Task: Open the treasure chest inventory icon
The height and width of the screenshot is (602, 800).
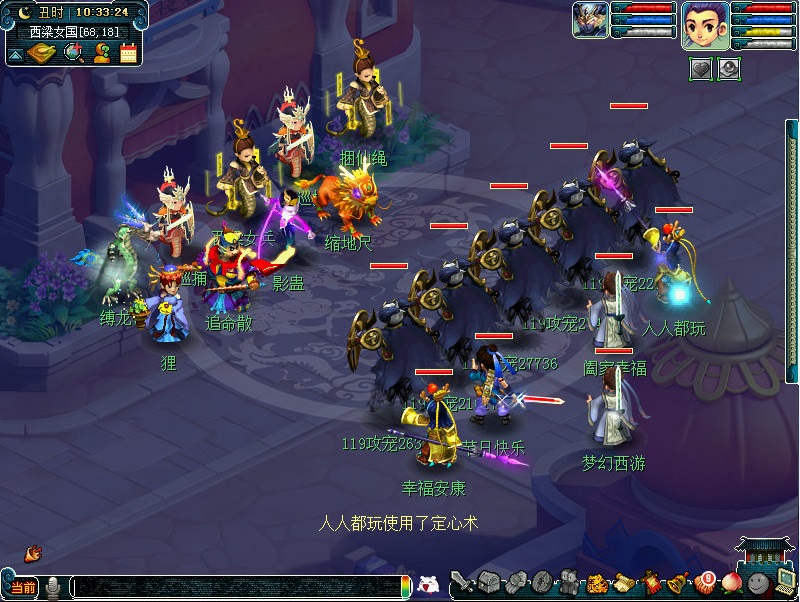Action: 489,582
